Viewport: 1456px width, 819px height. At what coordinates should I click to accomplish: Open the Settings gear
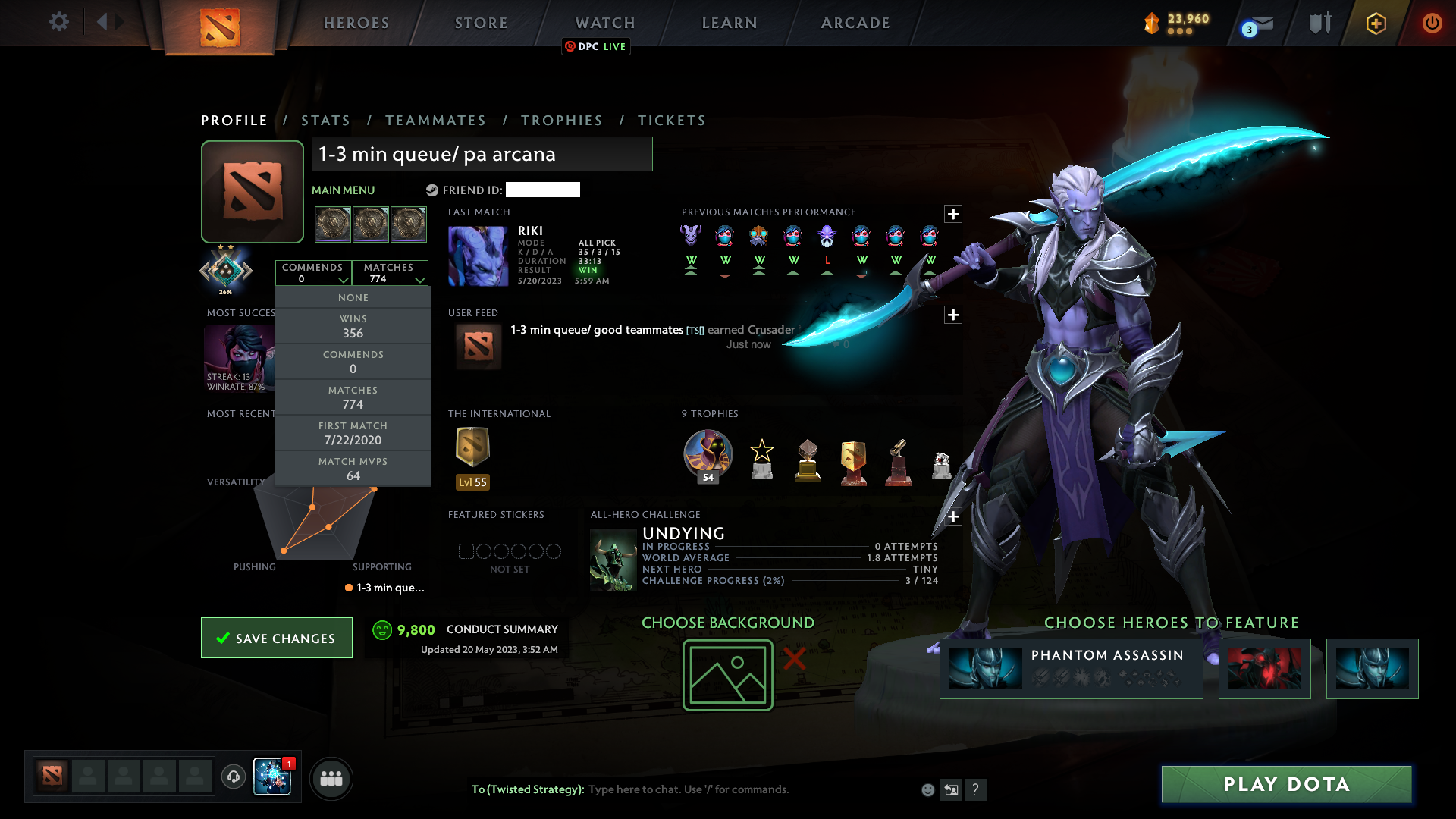coord(59,22)
